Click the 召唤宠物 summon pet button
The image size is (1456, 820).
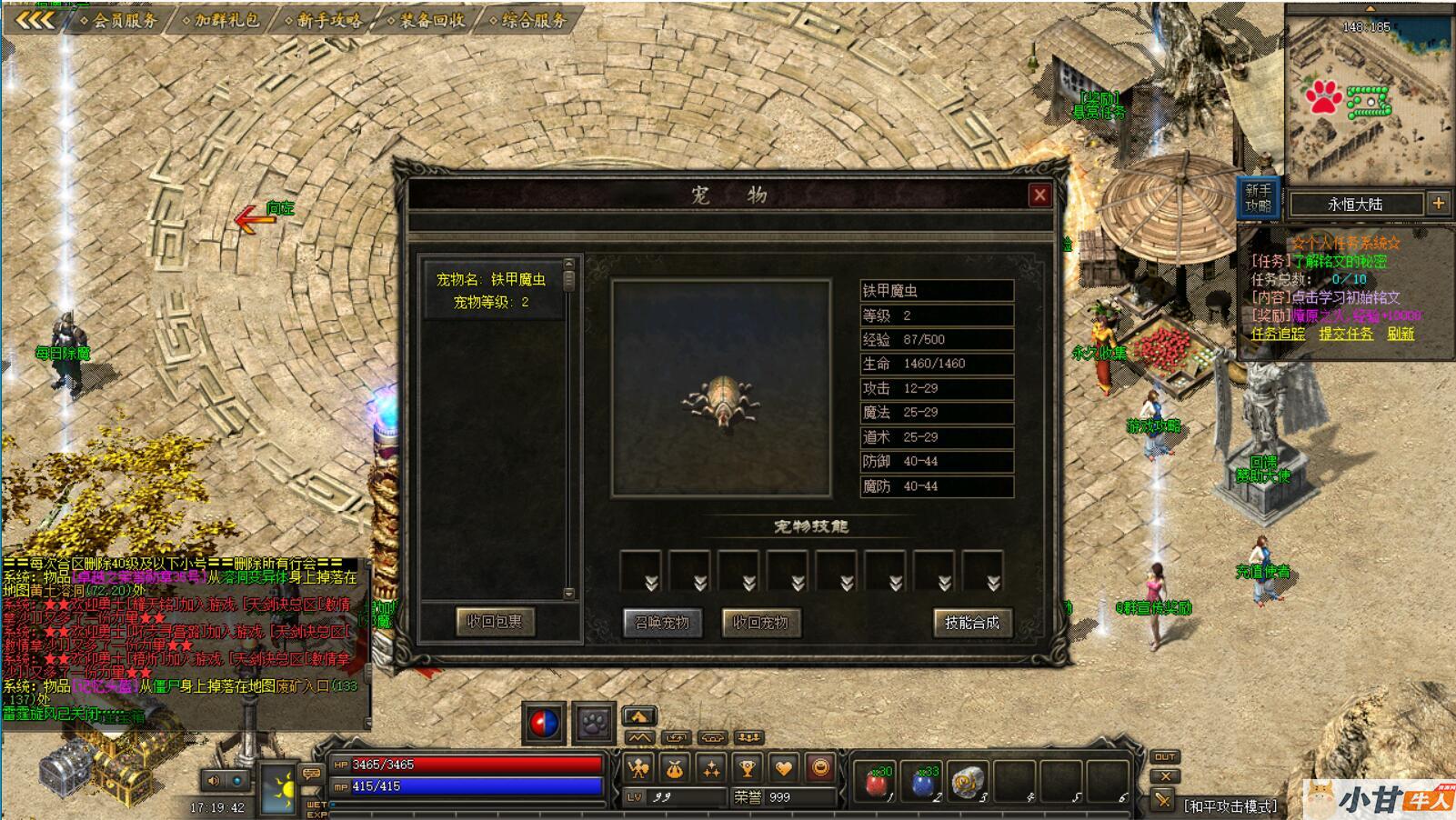coord(662,623)
